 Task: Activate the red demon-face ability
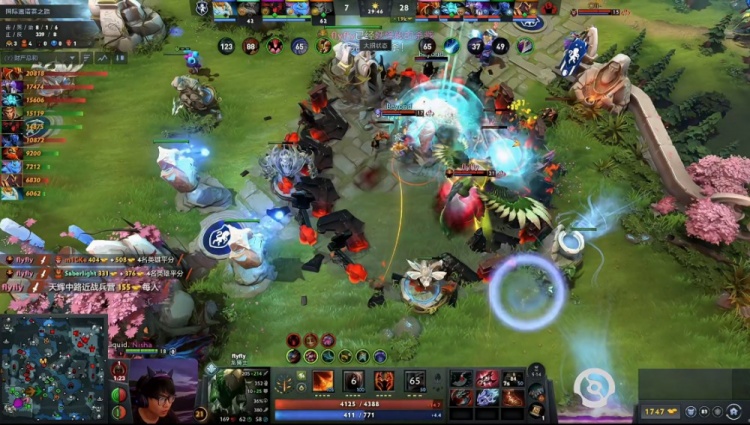[x=385, y=381]
